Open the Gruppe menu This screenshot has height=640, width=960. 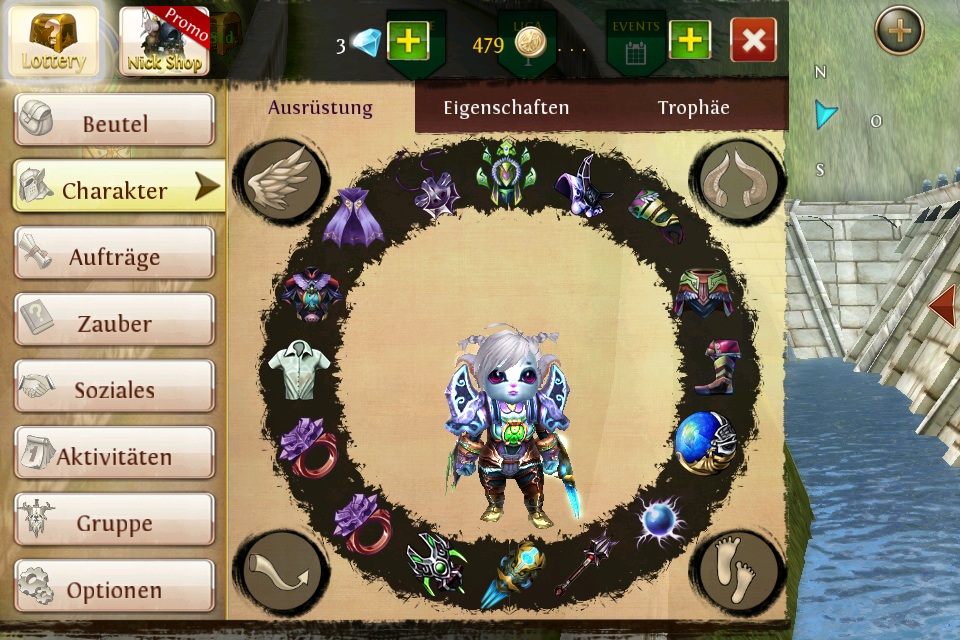[x=114, y=523]
